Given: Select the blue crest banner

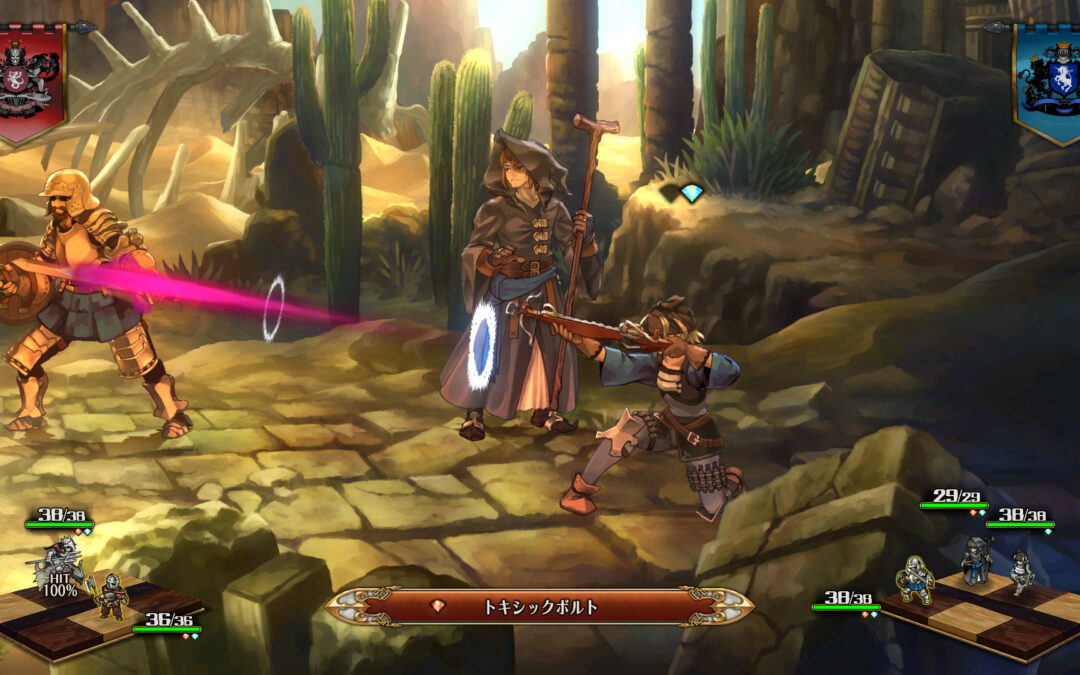Looking at the screenshot, I should pos(1048,82).
